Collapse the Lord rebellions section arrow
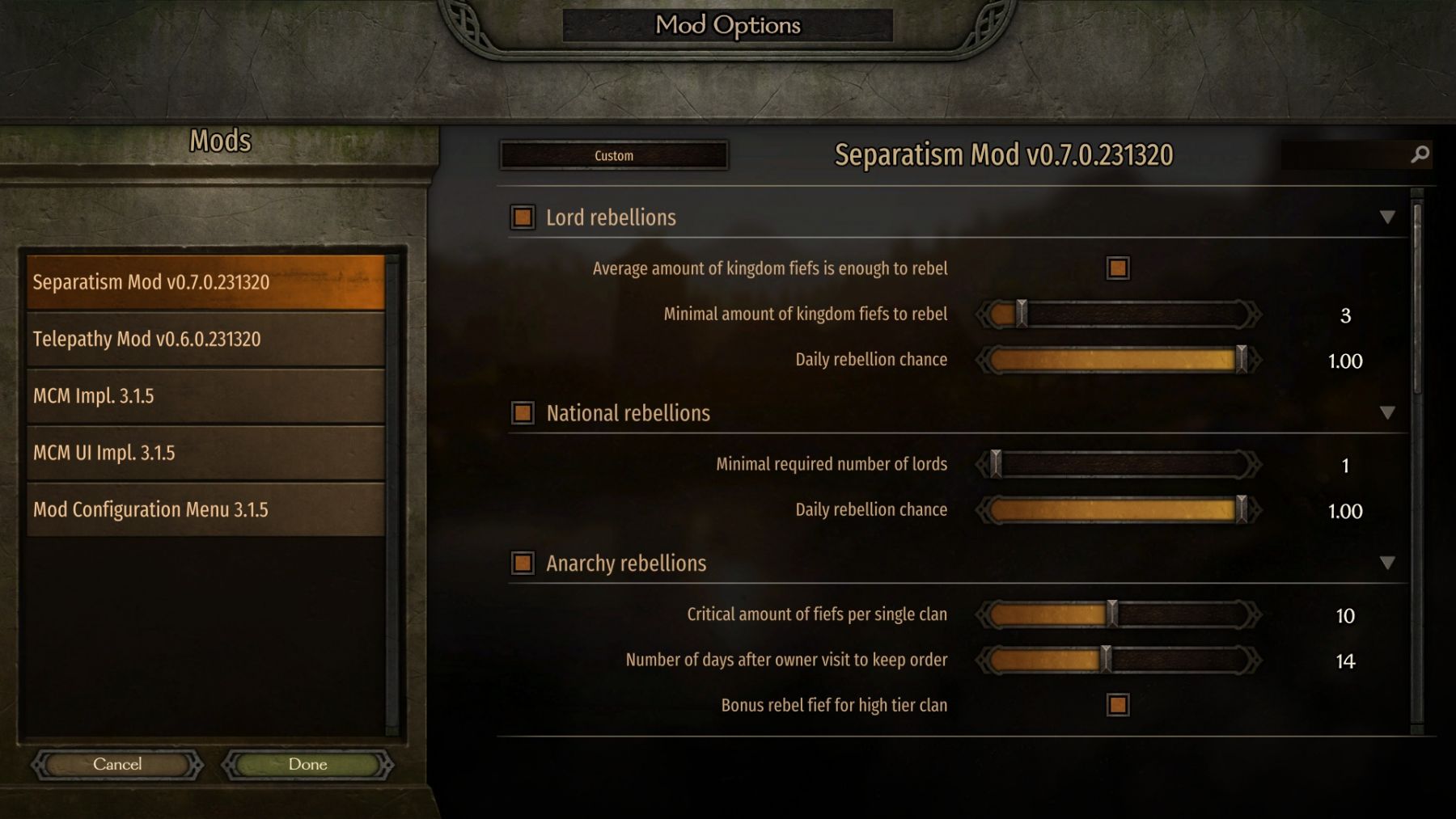This screenshot has width=1456, height=819. pos(1387,217)
